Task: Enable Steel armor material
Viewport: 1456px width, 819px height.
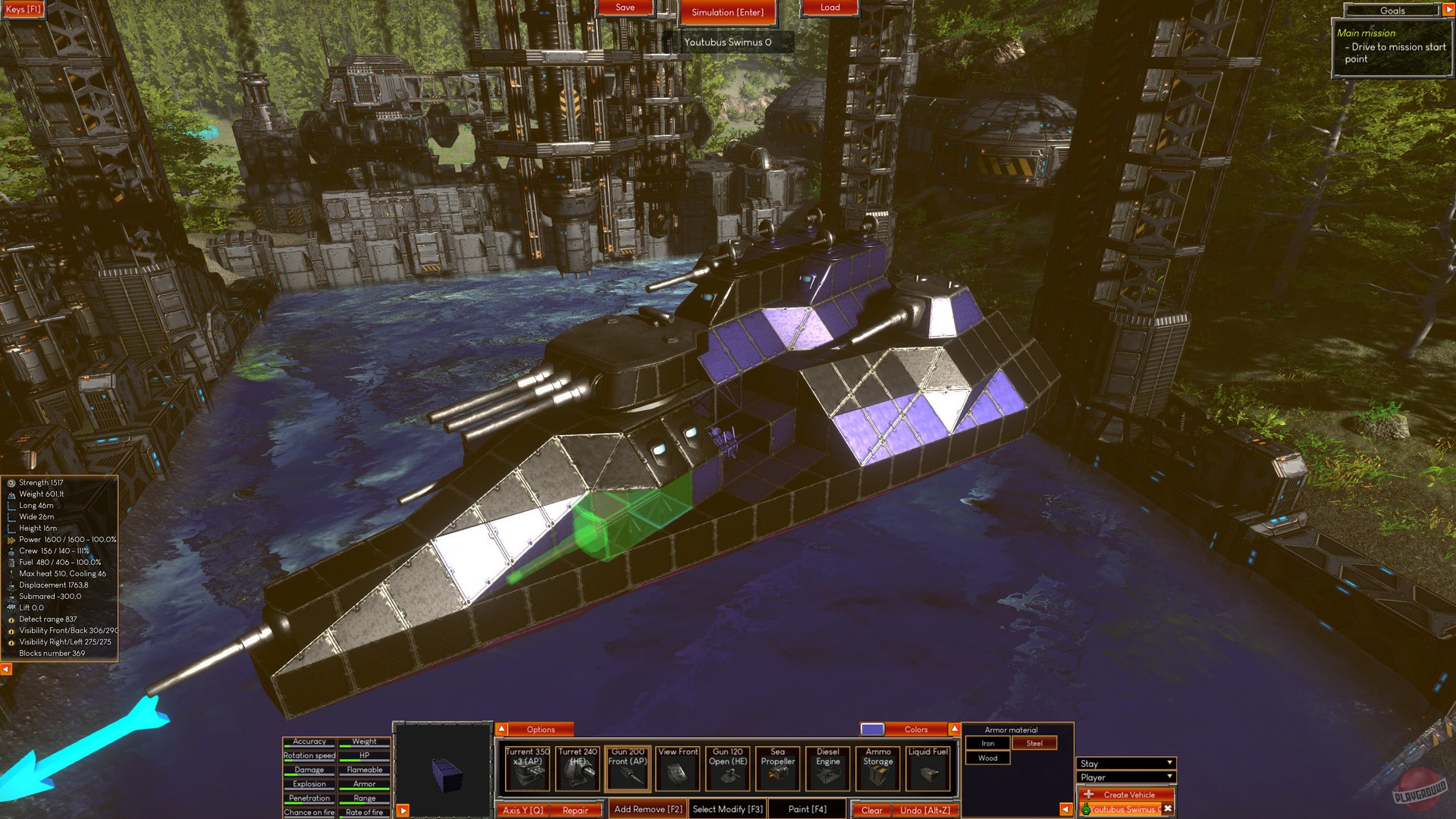Action: (1035, 743)
